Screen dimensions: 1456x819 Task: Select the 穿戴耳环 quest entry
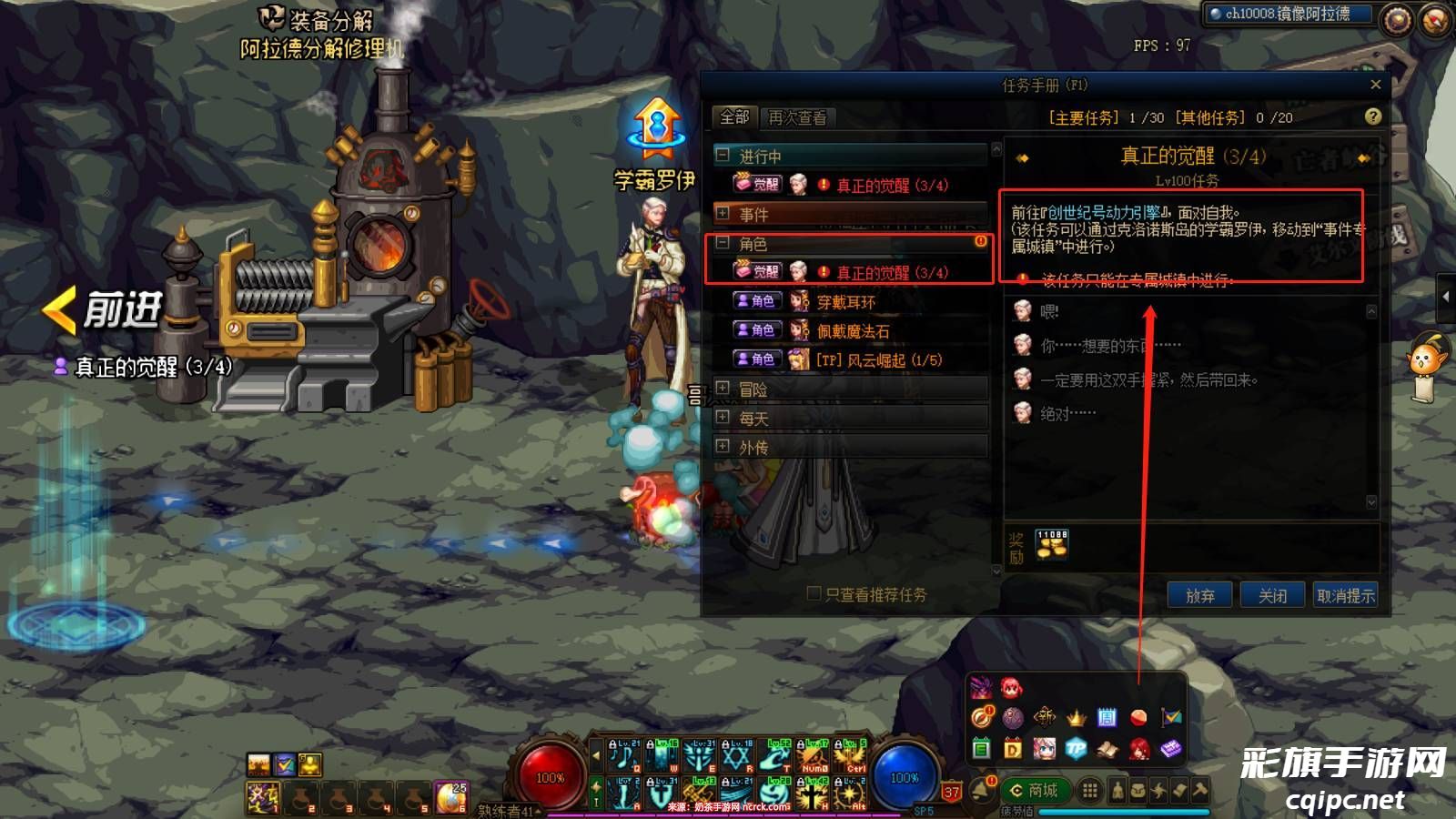click(845, 302)
